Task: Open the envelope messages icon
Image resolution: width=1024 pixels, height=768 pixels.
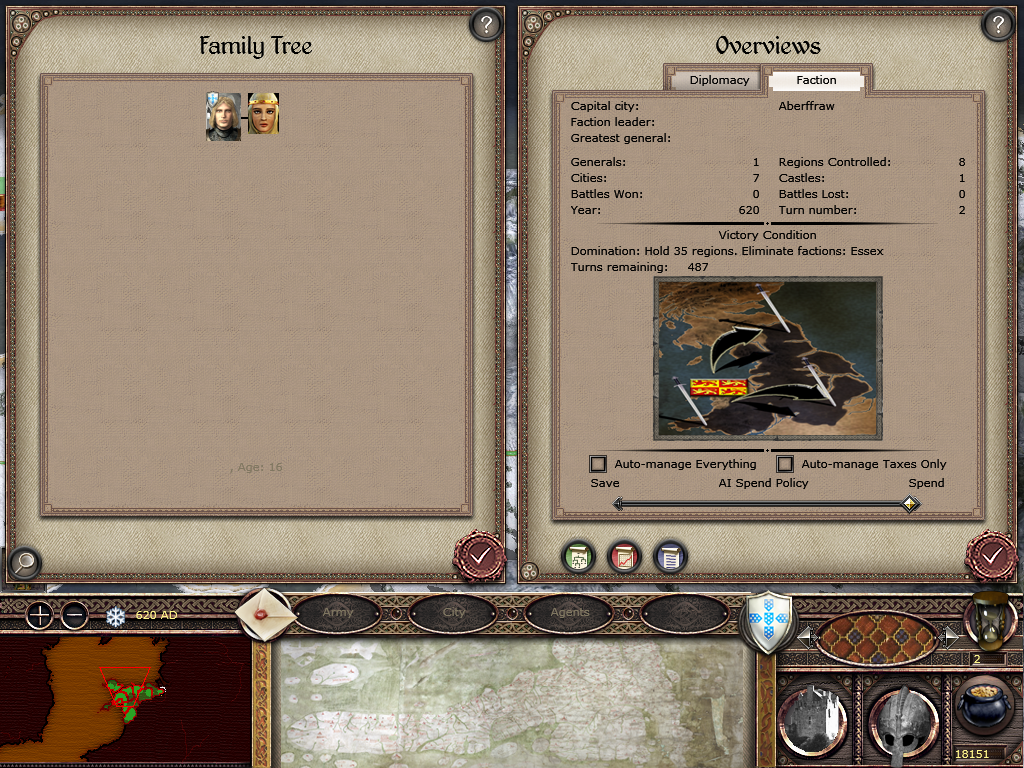Action: click(267, 612)
